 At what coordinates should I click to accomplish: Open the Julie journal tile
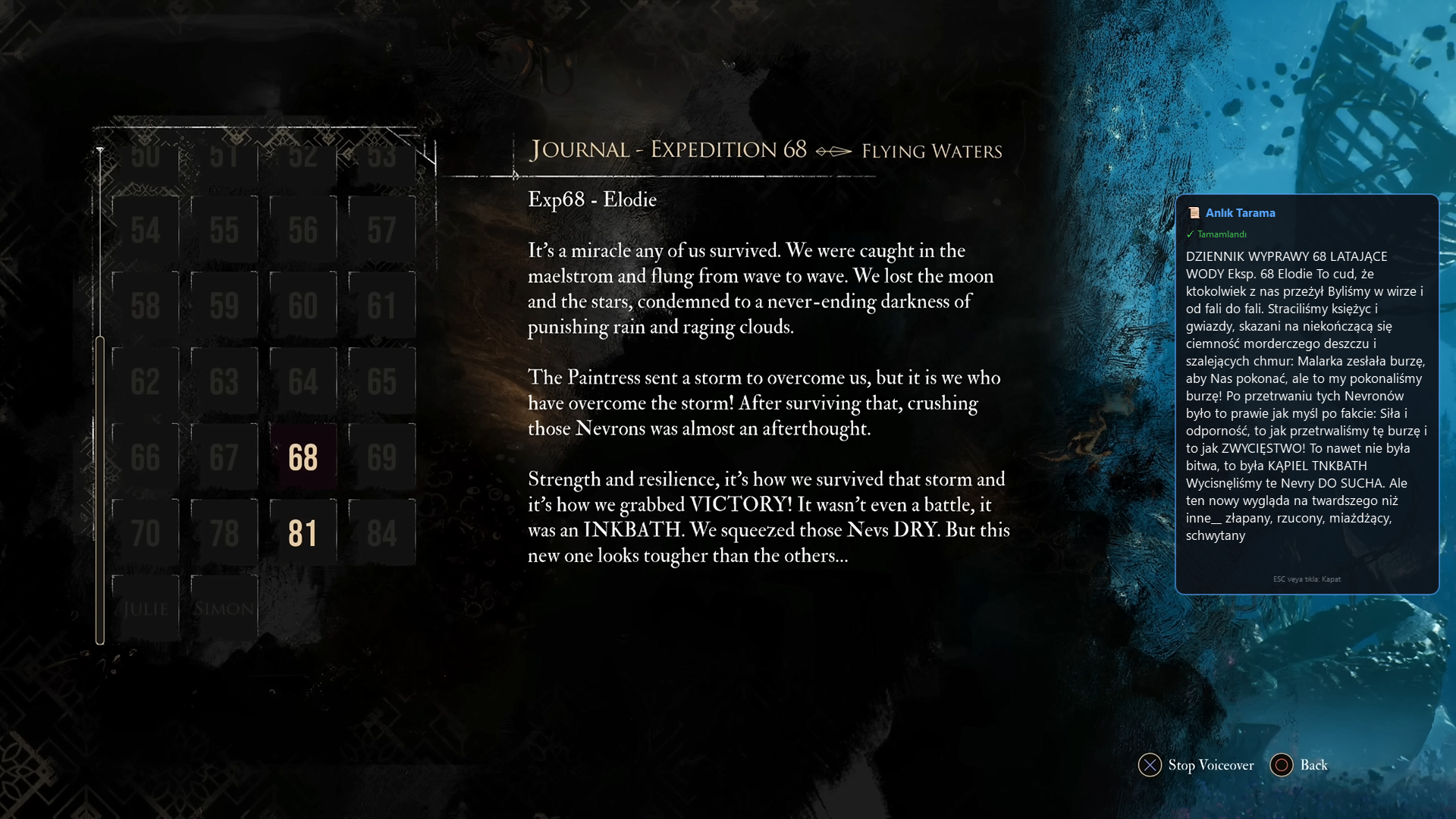click(x=145, y=608)
